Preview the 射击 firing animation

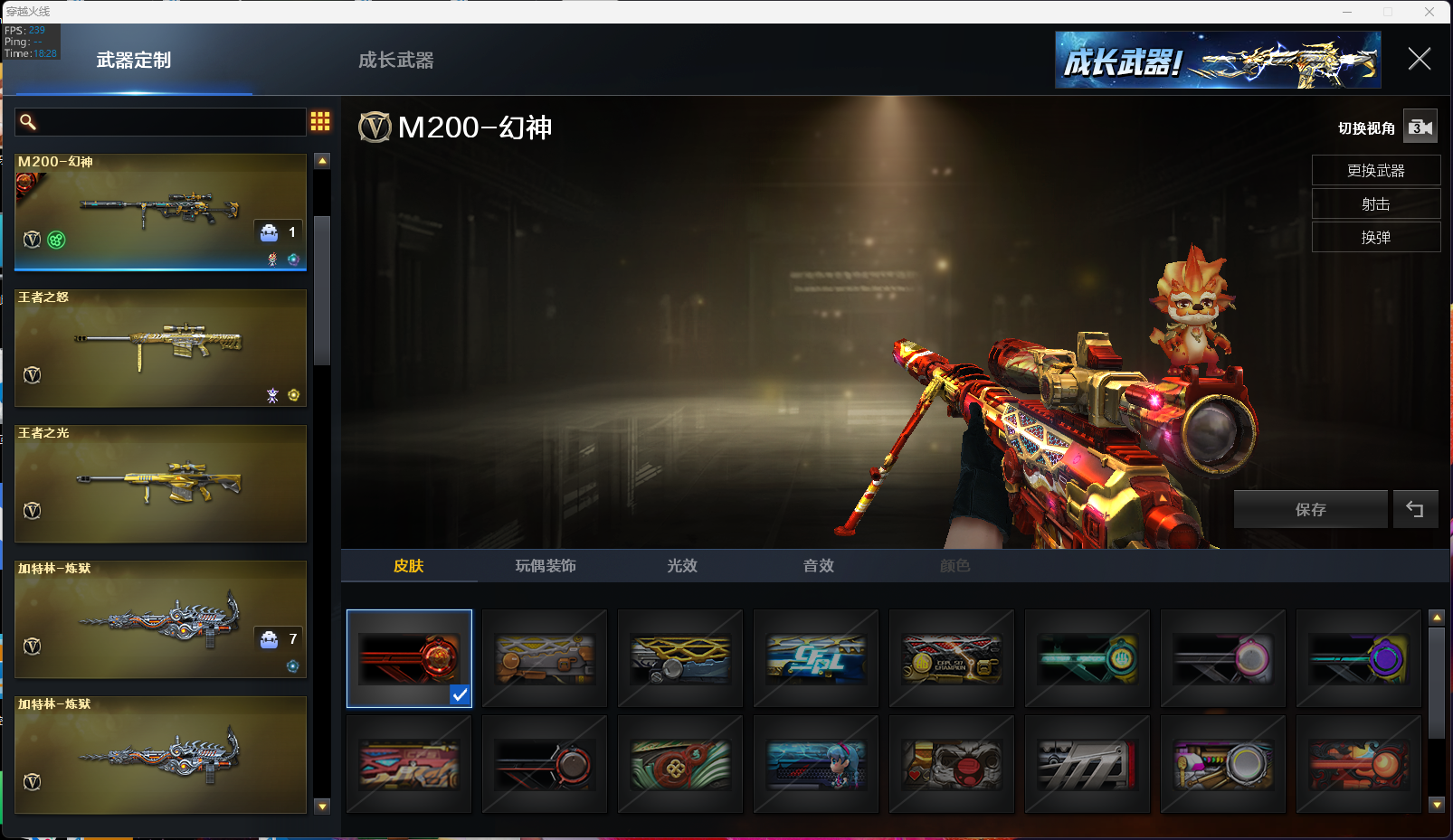point(1375,204)
